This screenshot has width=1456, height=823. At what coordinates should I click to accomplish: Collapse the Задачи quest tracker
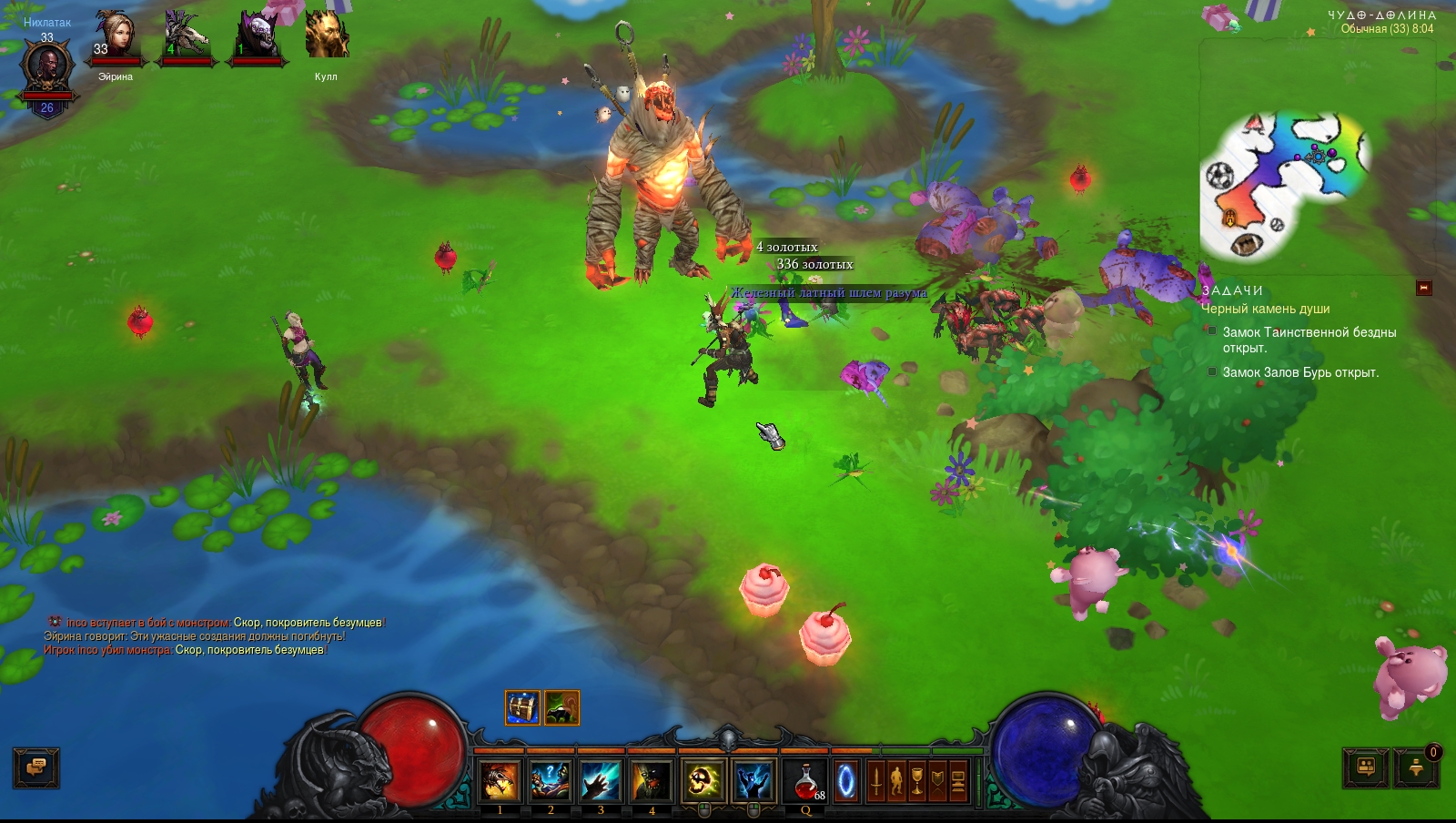point(1424,289)
